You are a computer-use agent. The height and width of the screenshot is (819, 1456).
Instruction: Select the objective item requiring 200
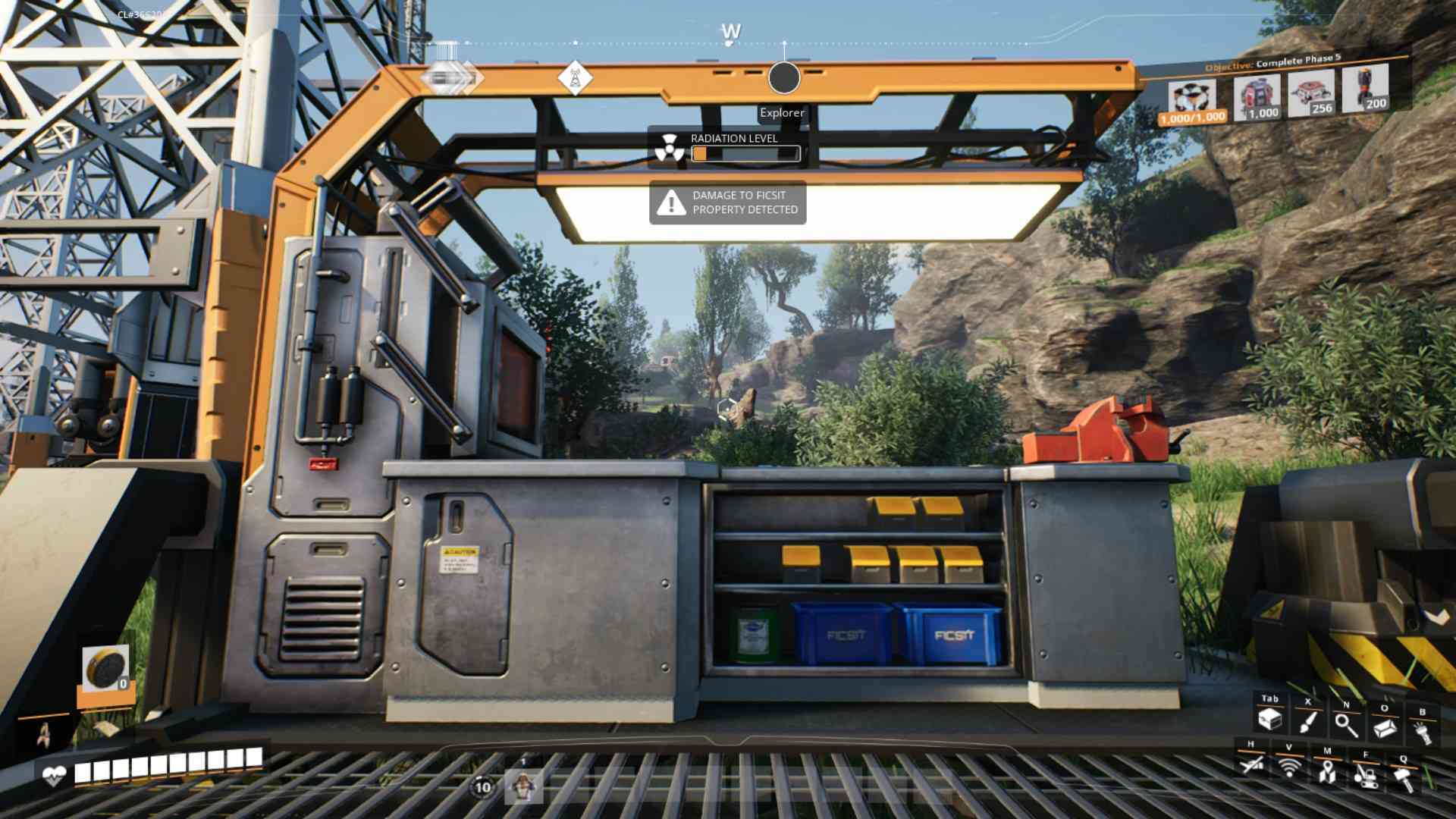[1365, 89]
